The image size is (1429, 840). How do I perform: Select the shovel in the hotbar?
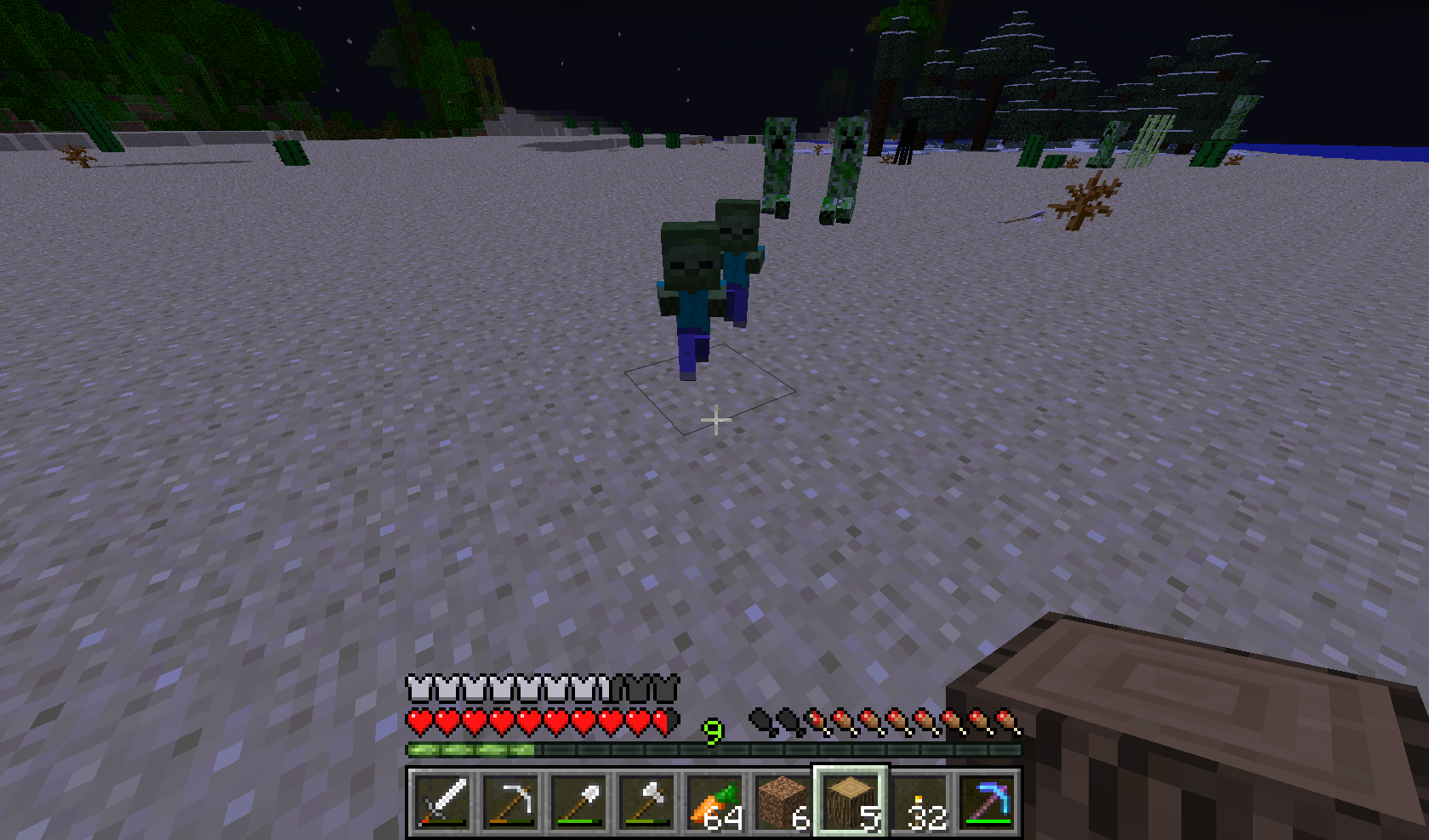[579, 803]
